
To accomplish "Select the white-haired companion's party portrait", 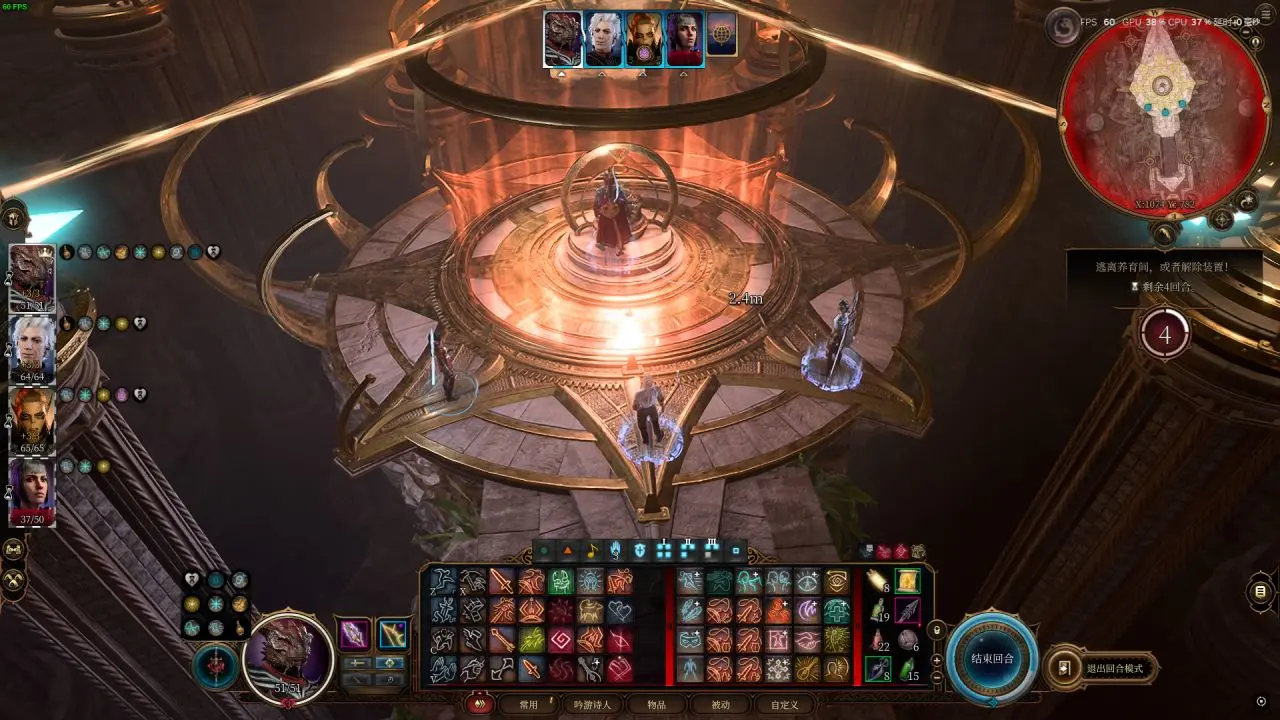I will point(31,349).
